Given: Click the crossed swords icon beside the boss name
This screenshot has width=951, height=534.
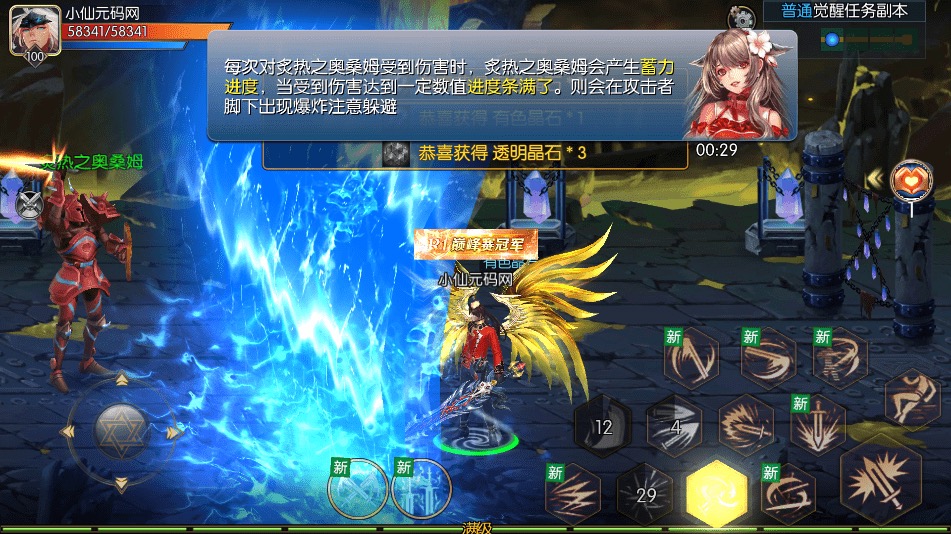Looking at the screenshot, I should point(29,204).
